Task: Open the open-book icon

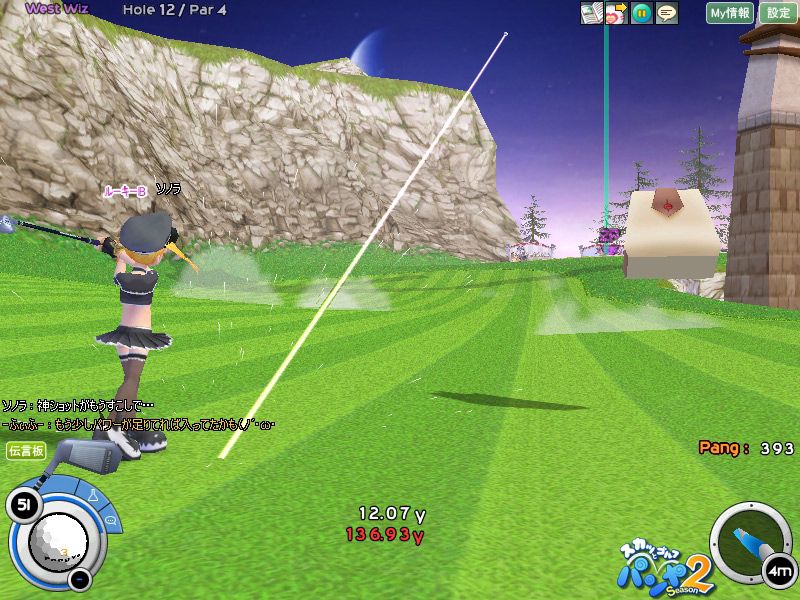Action: click(592, 13)
